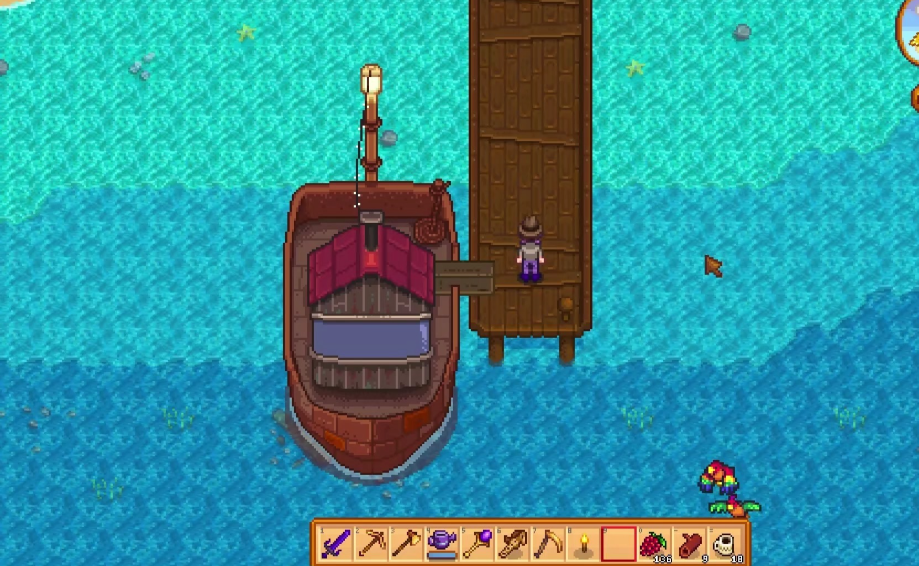Pick the coffee cup stack
Viewport: 919px width, 566px height.
(723, 544)
